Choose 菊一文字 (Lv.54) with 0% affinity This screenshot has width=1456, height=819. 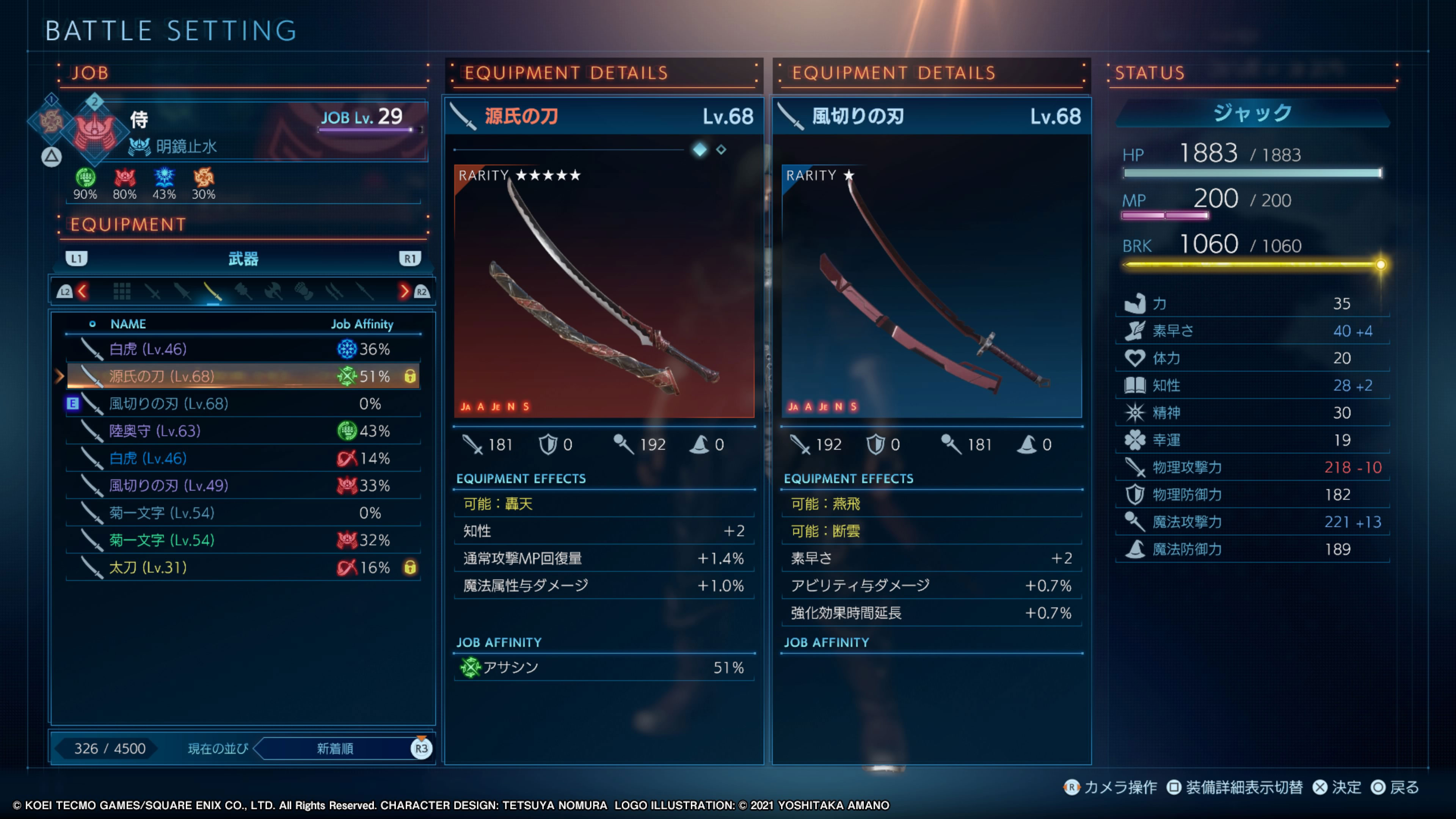(162, 513)
